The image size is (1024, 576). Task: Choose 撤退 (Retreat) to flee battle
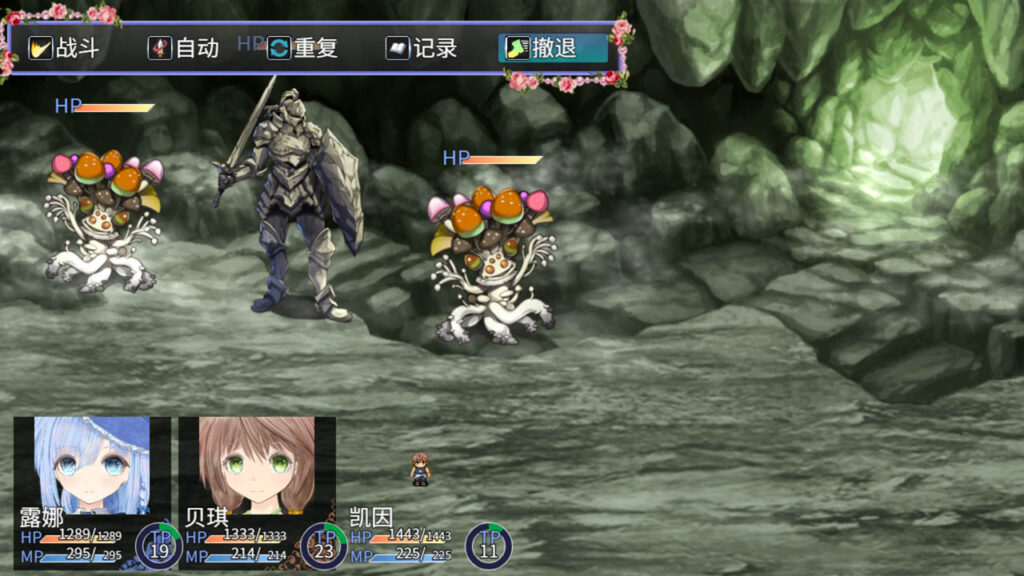tap(553, 48)
